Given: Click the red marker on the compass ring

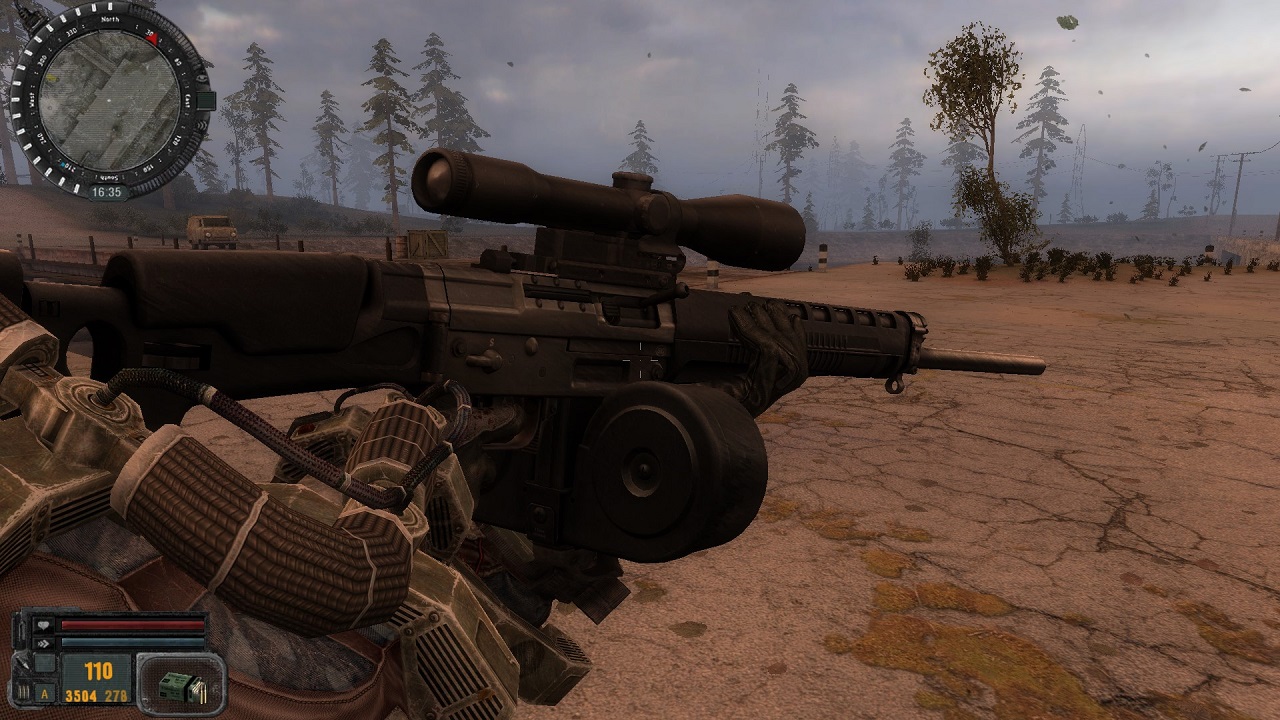Looking at the screenshot, I should [153, 37].
